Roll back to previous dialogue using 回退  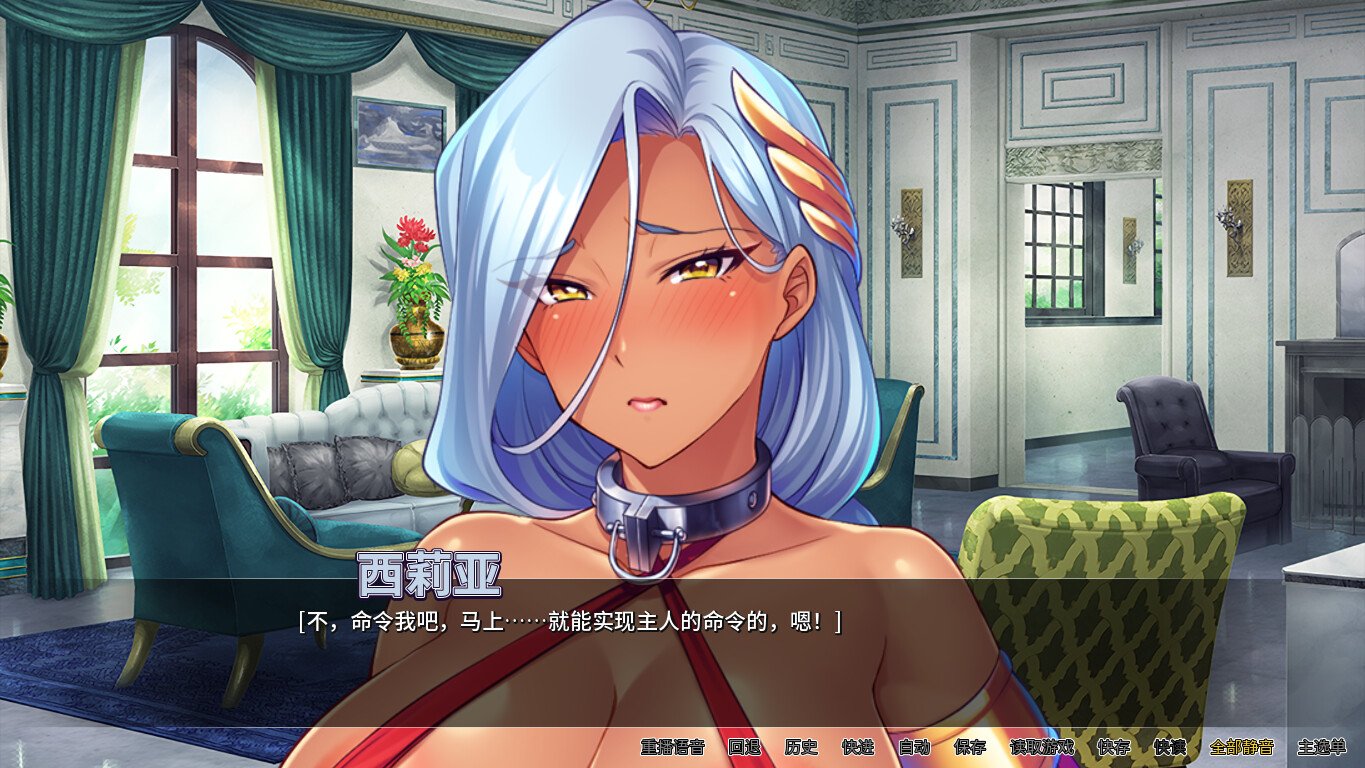tap(742, 745)
